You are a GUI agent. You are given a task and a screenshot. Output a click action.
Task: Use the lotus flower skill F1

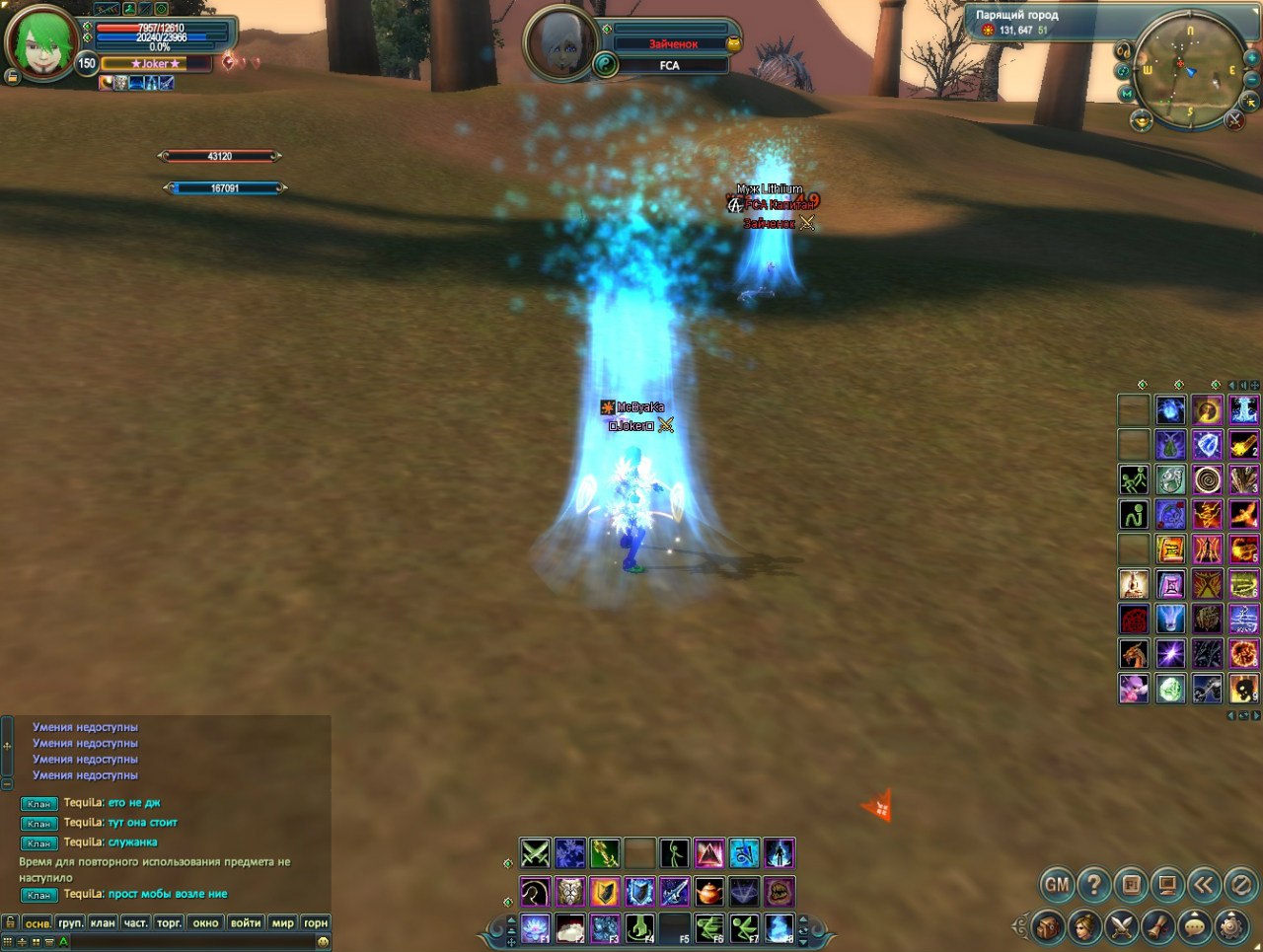[535, 928]
